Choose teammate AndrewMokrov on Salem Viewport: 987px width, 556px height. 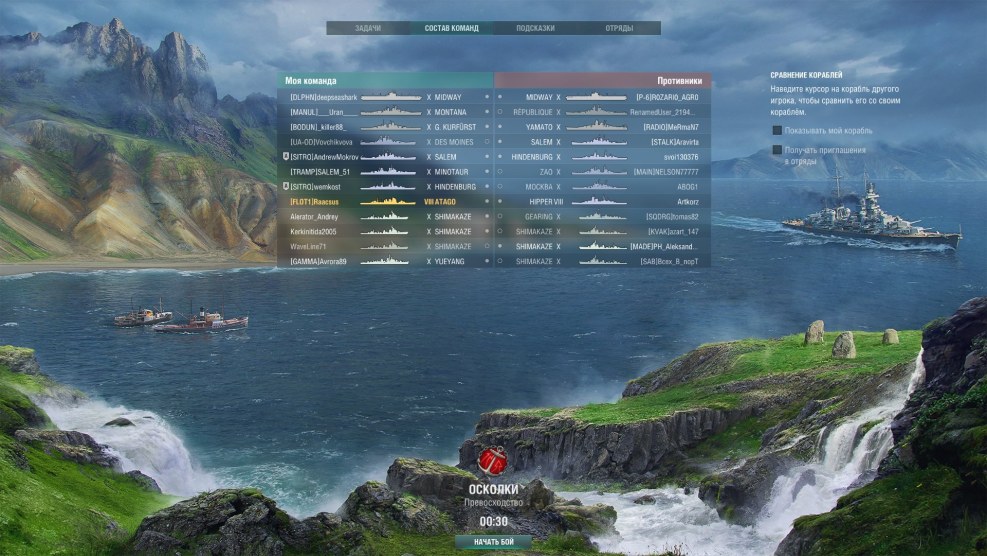(x=385, y=157)
